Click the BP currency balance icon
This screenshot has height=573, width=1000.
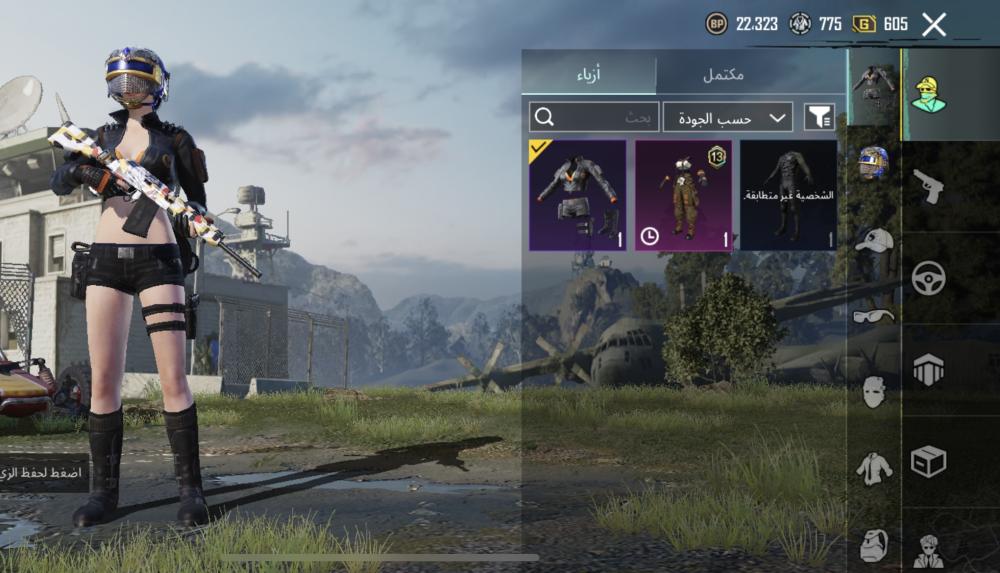[717, 24]
